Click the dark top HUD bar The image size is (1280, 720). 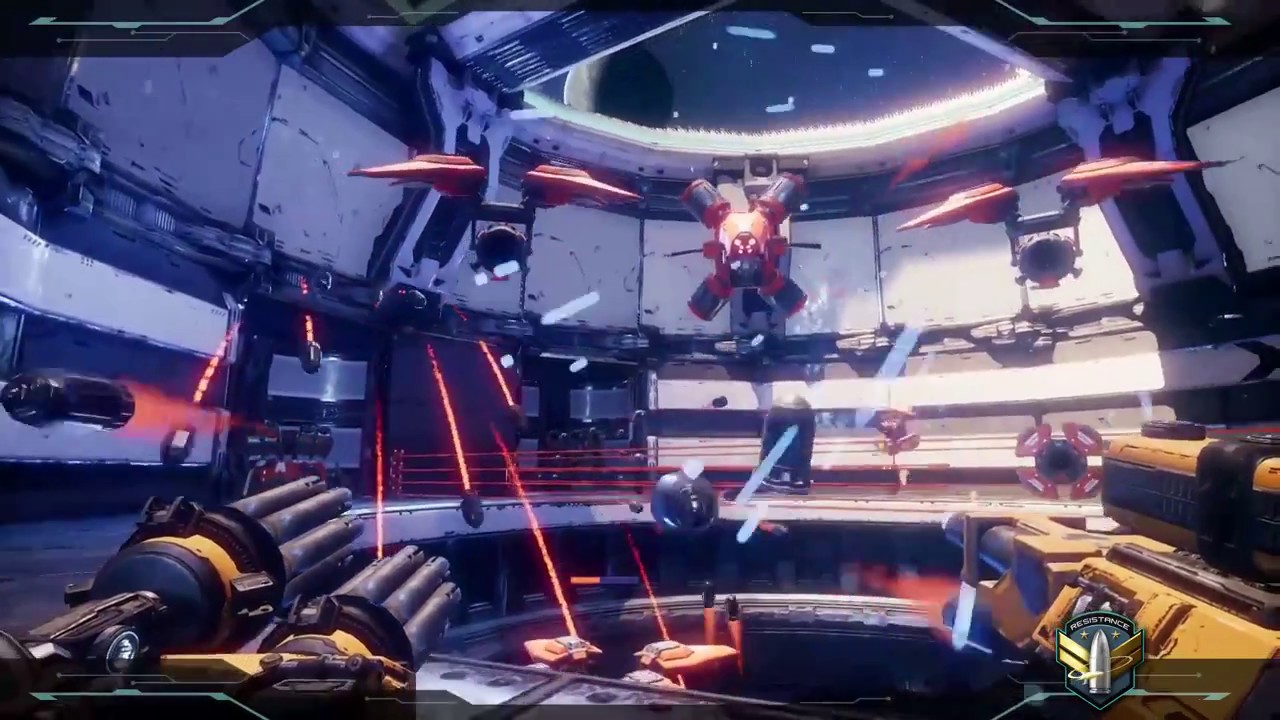point(640,8)
